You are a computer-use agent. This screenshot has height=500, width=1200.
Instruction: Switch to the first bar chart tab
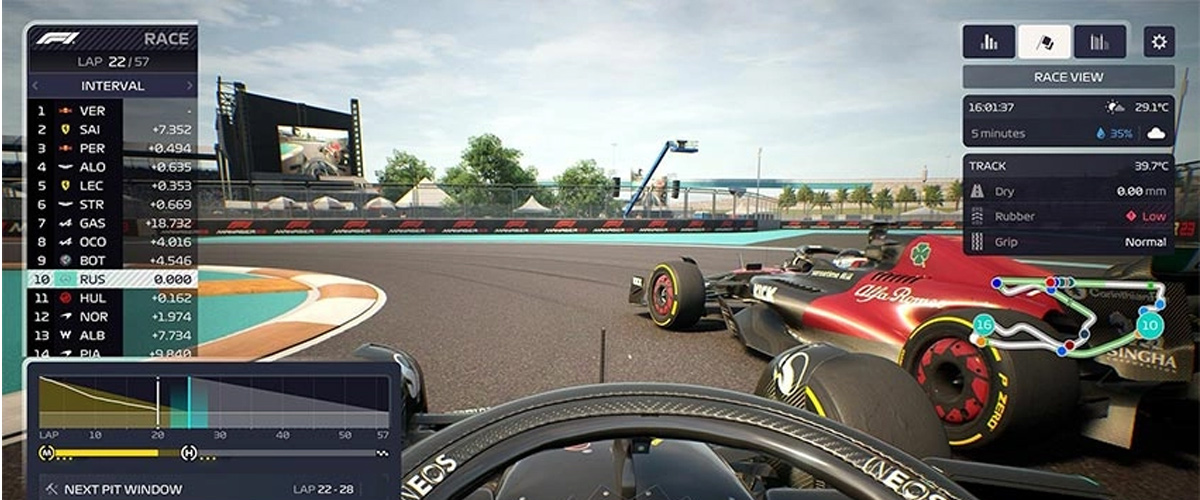pos(989,42)
